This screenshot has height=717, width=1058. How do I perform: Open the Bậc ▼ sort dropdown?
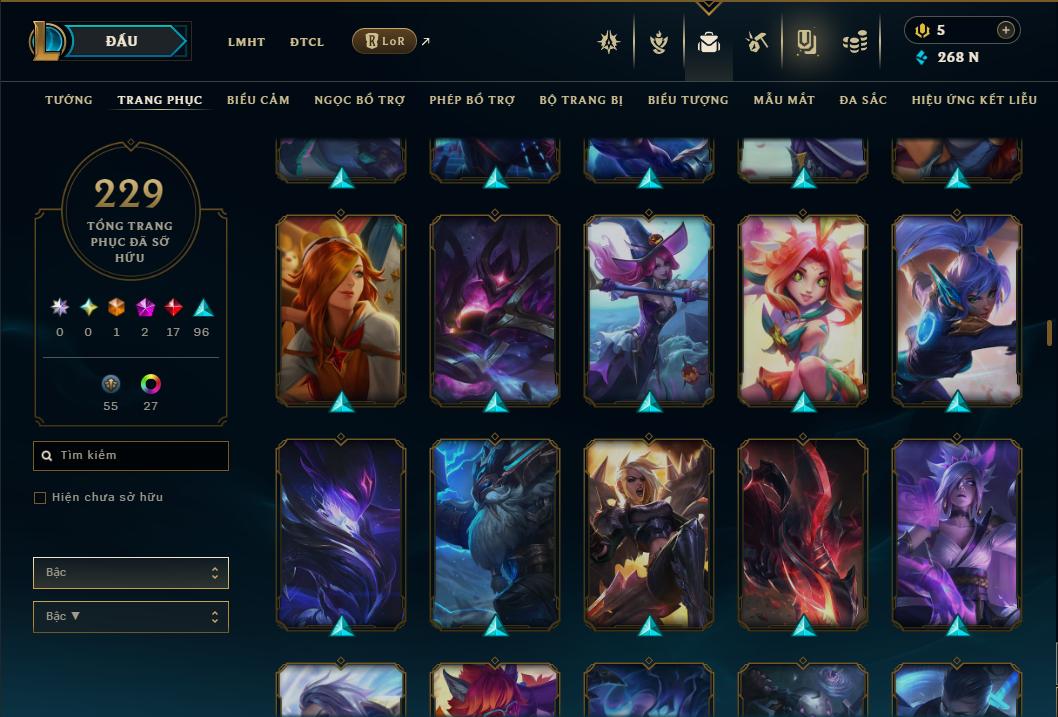131,617
